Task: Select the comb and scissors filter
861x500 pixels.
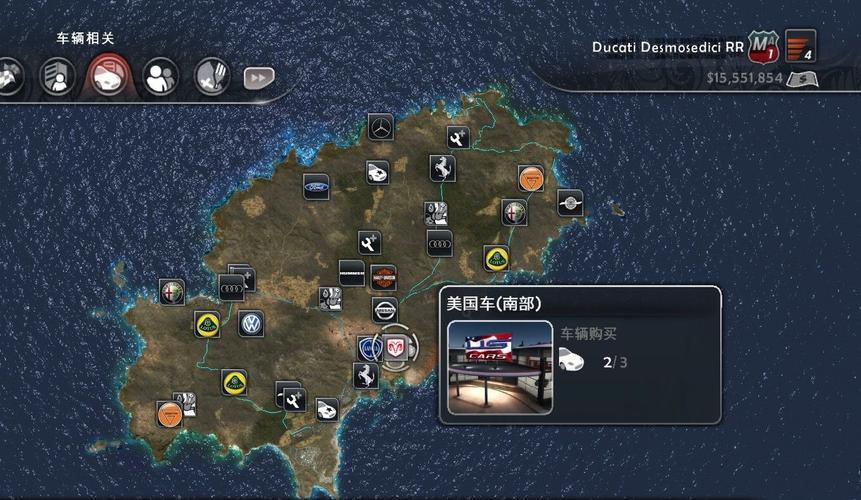Action: point(211,75)
